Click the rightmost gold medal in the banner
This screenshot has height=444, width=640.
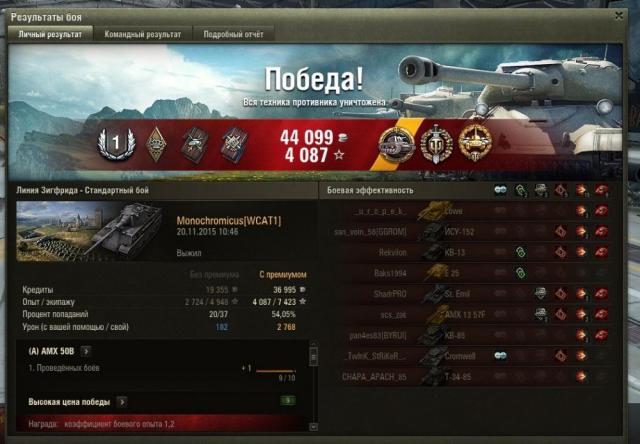473,143
